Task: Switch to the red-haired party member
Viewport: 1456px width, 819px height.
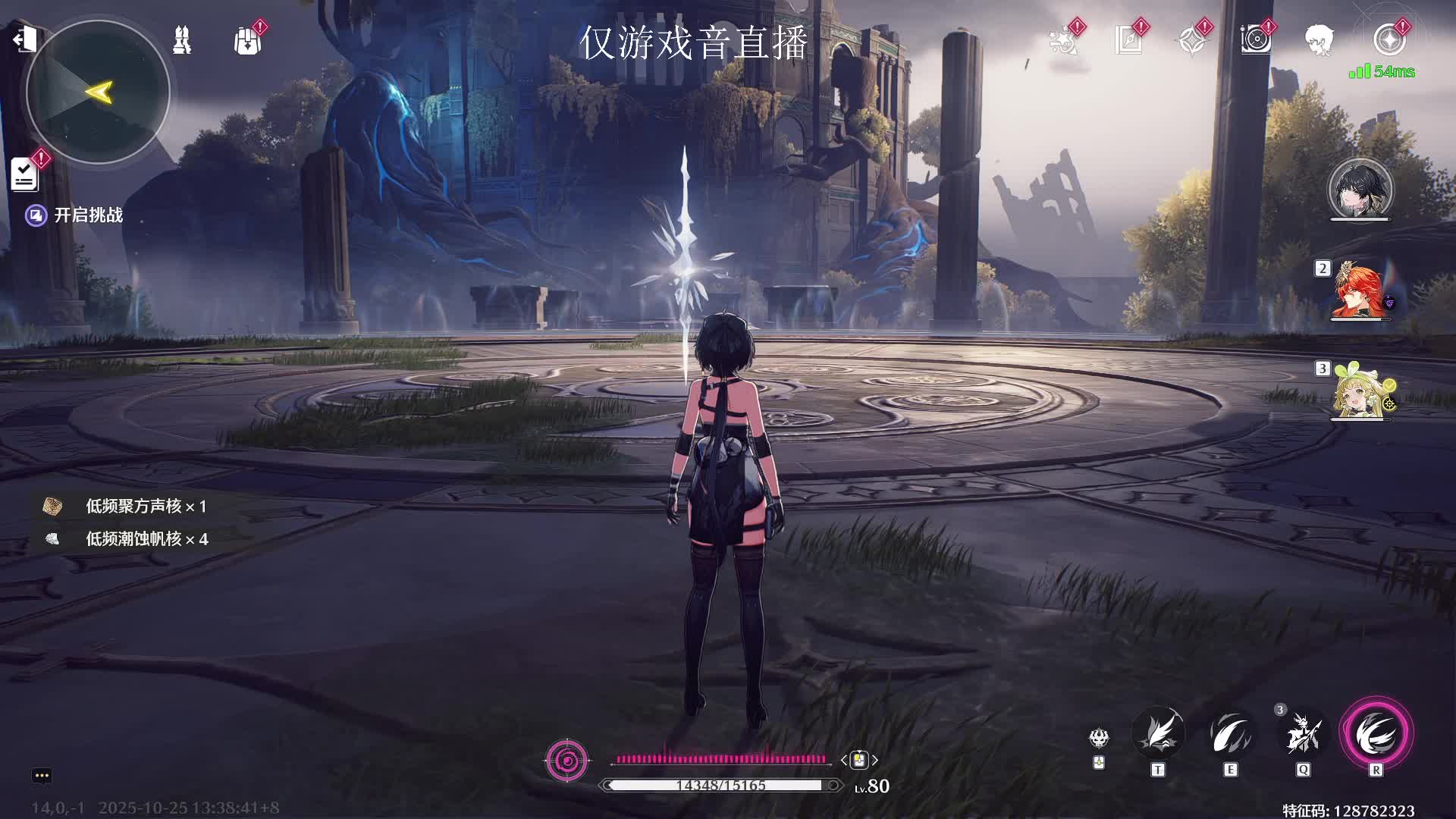Action: click(1360, 292)
